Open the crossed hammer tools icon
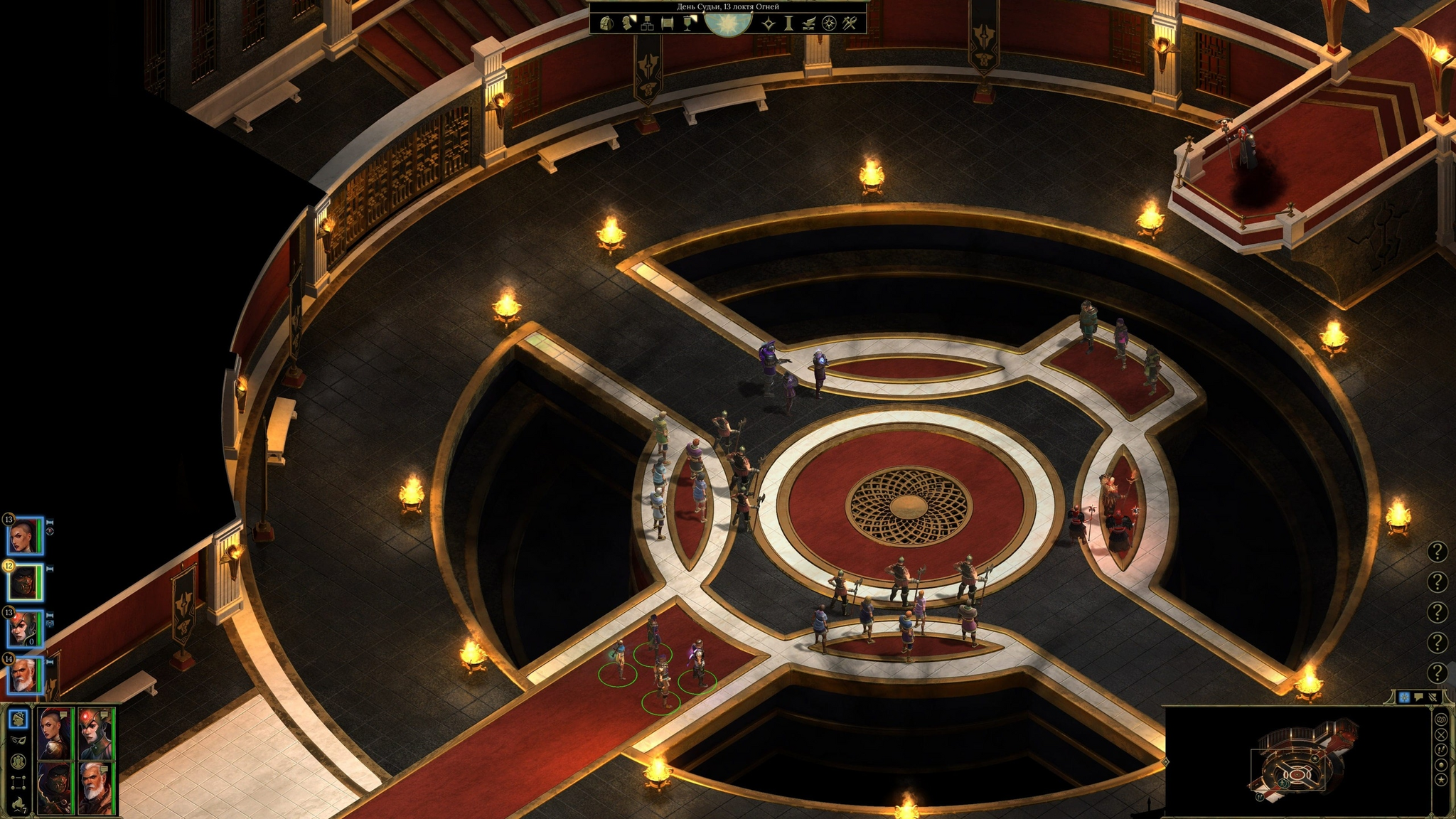 849,23
